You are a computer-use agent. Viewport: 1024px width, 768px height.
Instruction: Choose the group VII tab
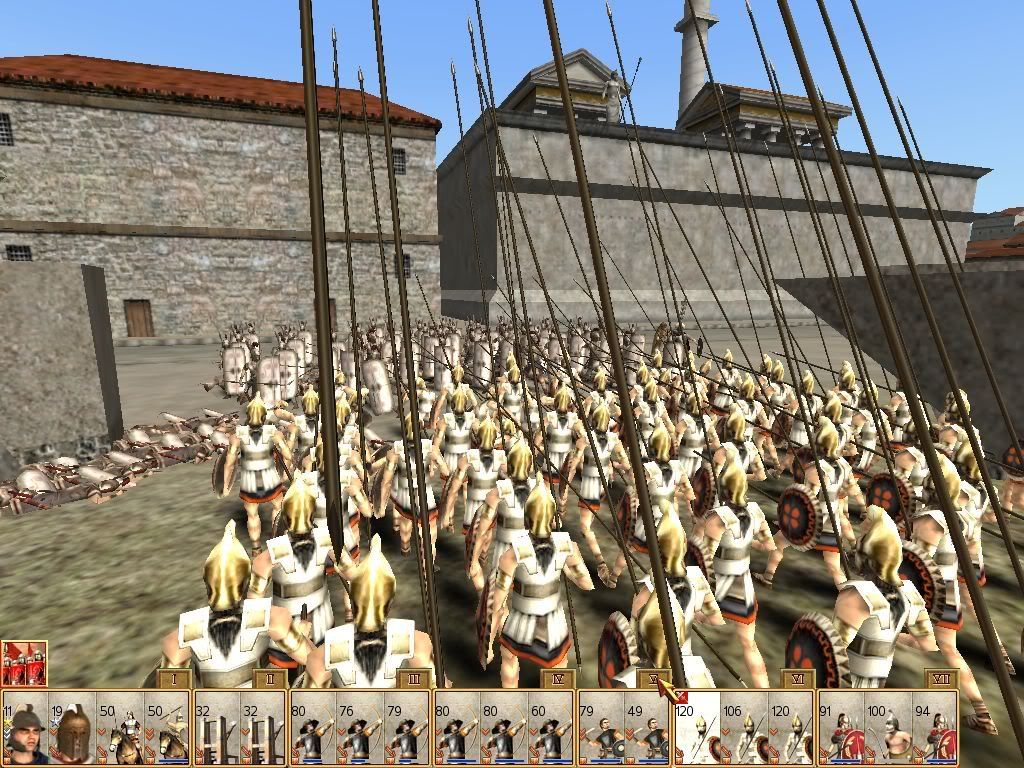942,679
